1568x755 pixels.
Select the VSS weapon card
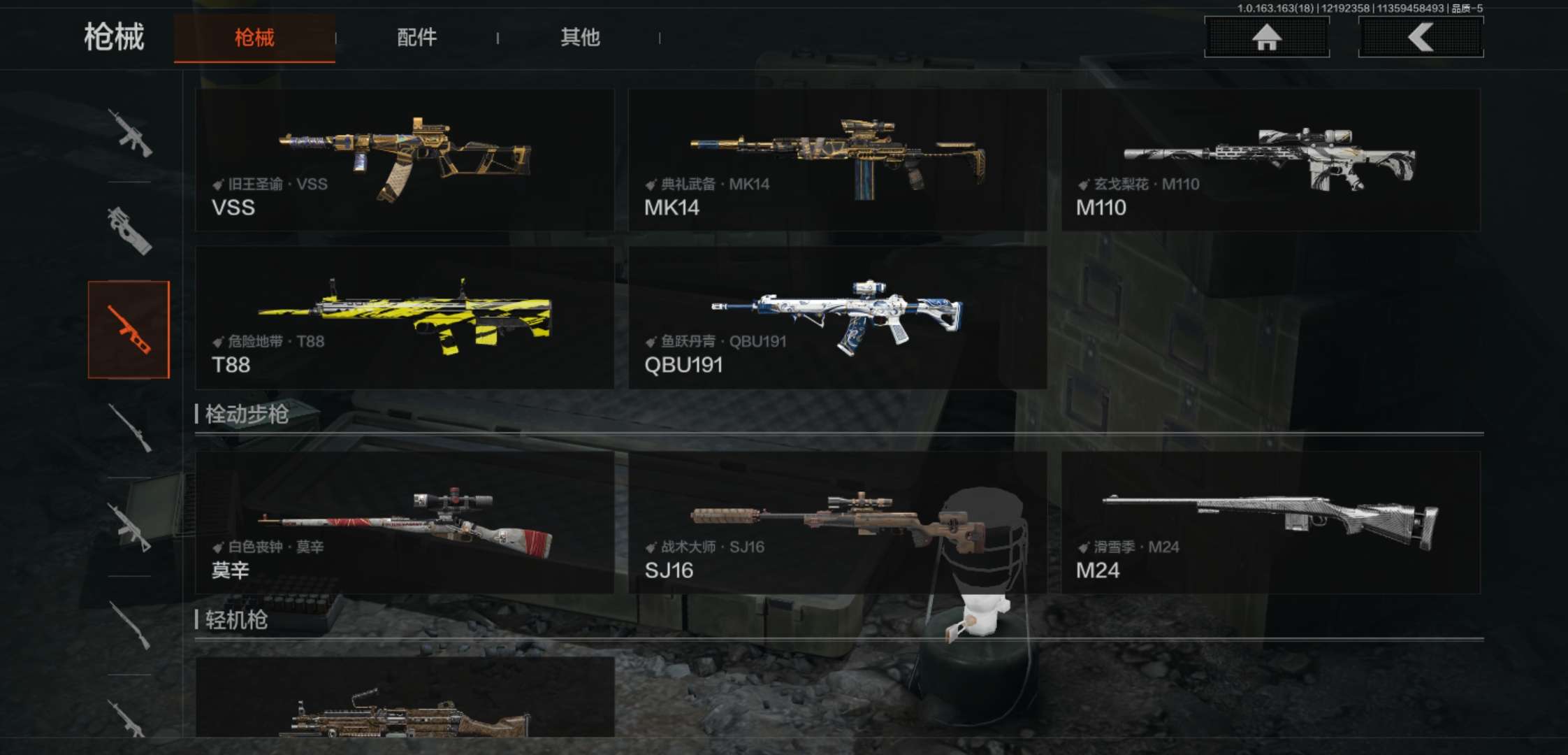click(405, 160)
